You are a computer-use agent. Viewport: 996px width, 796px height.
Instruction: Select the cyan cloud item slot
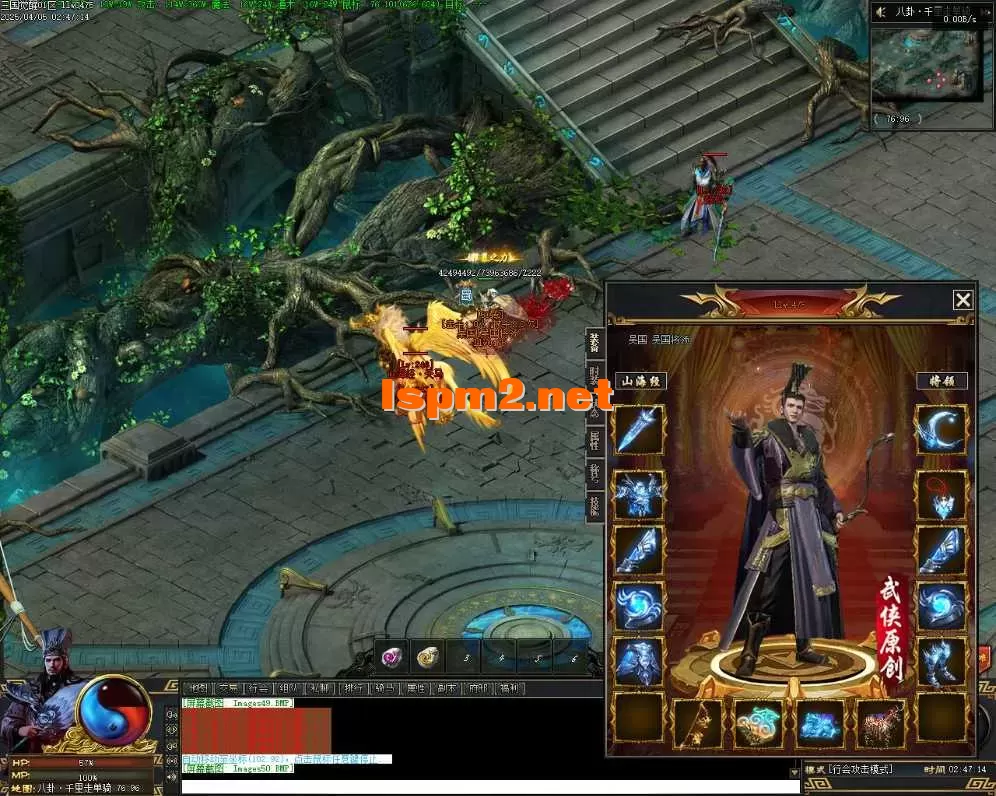[x=759, y=723]
